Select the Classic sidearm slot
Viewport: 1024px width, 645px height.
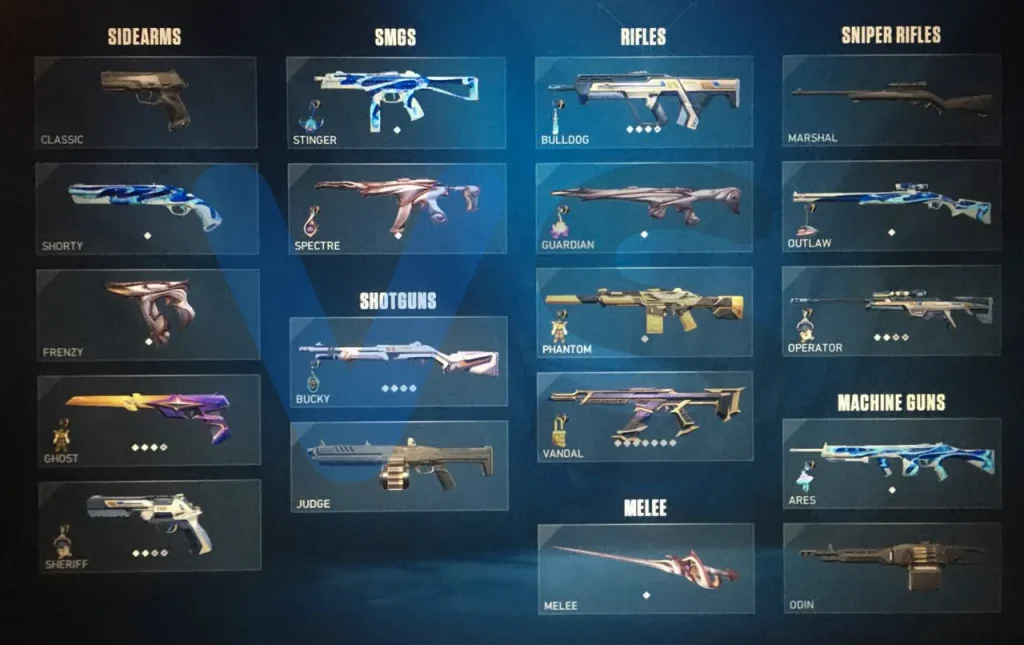click(x=146, y=103)
